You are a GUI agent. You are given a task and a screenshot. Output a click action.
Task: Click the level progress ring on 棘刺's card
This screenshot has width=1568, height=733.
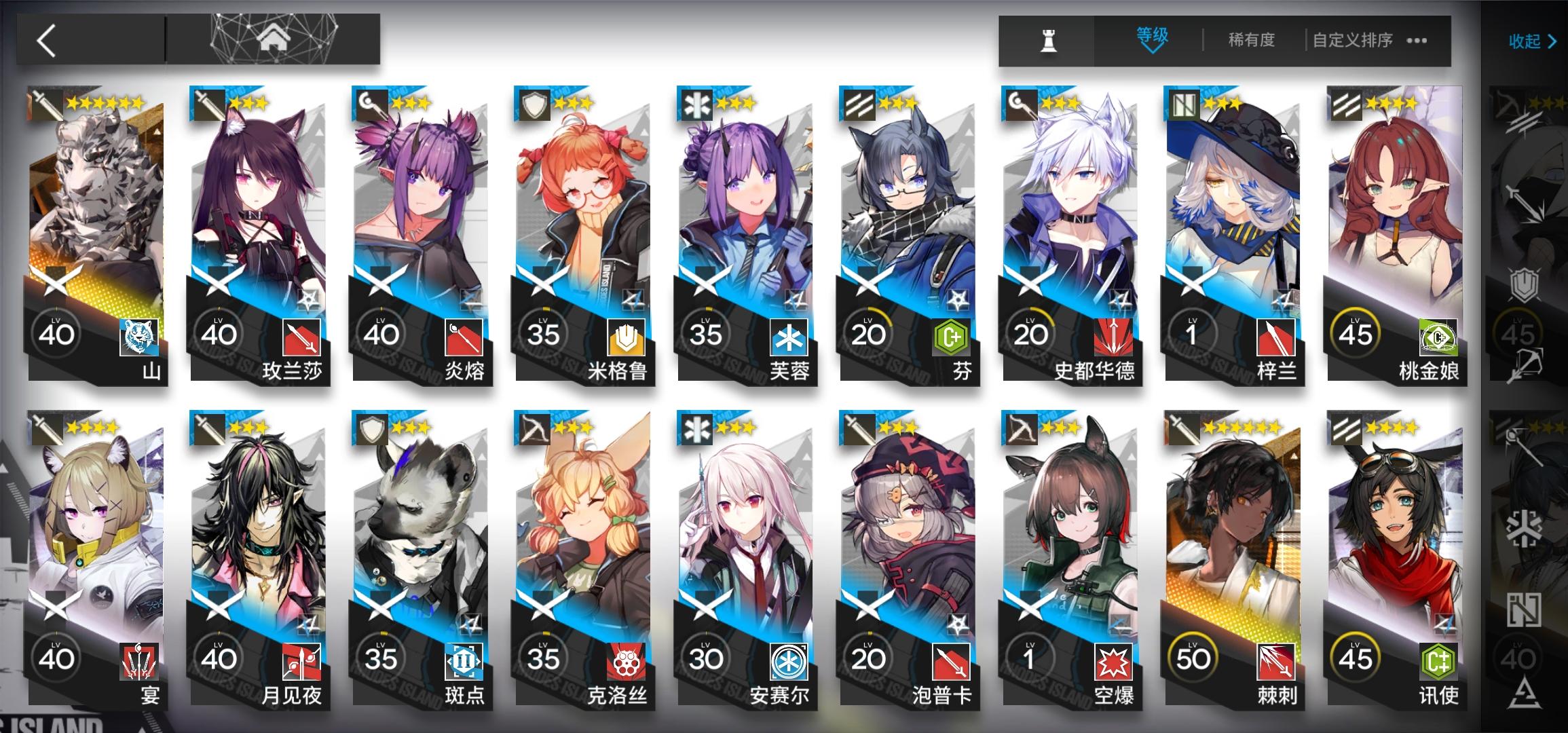click(1192, 658)
